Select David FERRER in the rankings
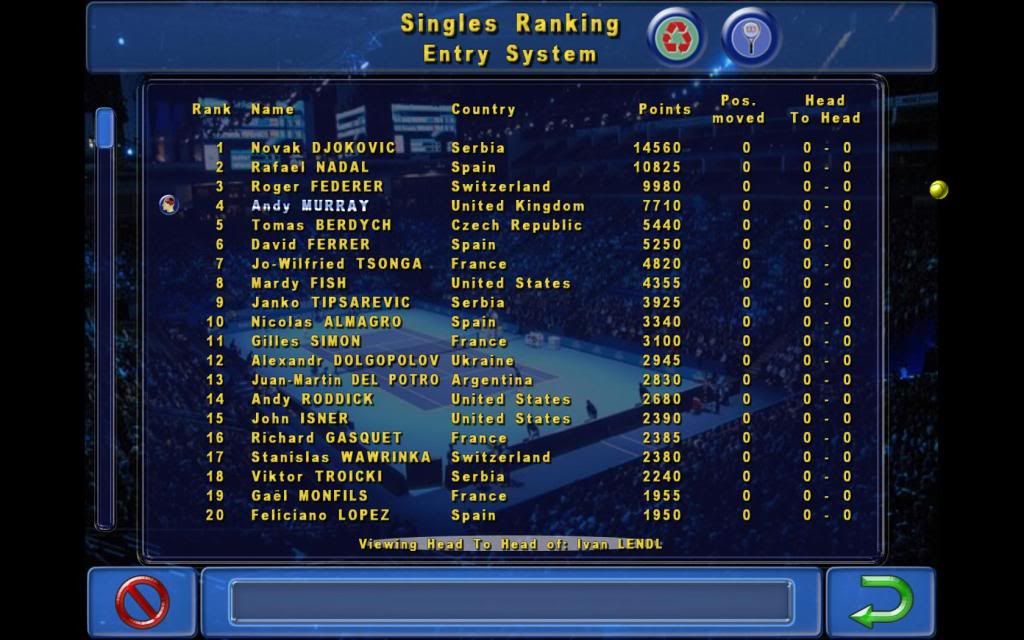 point(310,245)
